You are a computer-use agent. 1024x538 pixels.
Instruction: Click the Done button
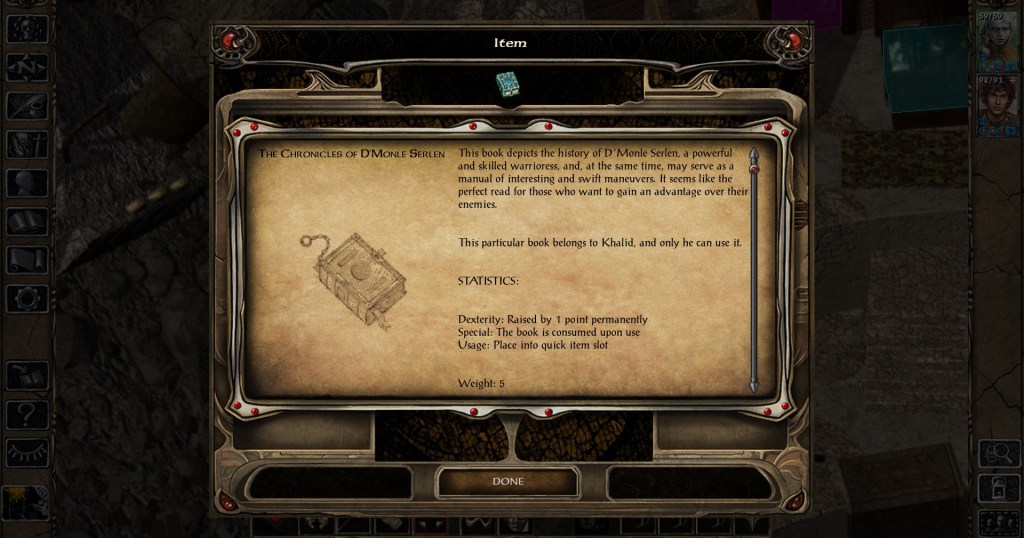coord(508,481)
